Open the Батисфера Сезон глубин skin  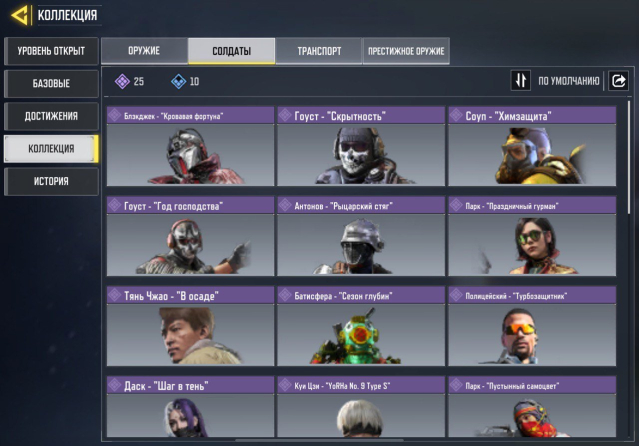(360, 326)
